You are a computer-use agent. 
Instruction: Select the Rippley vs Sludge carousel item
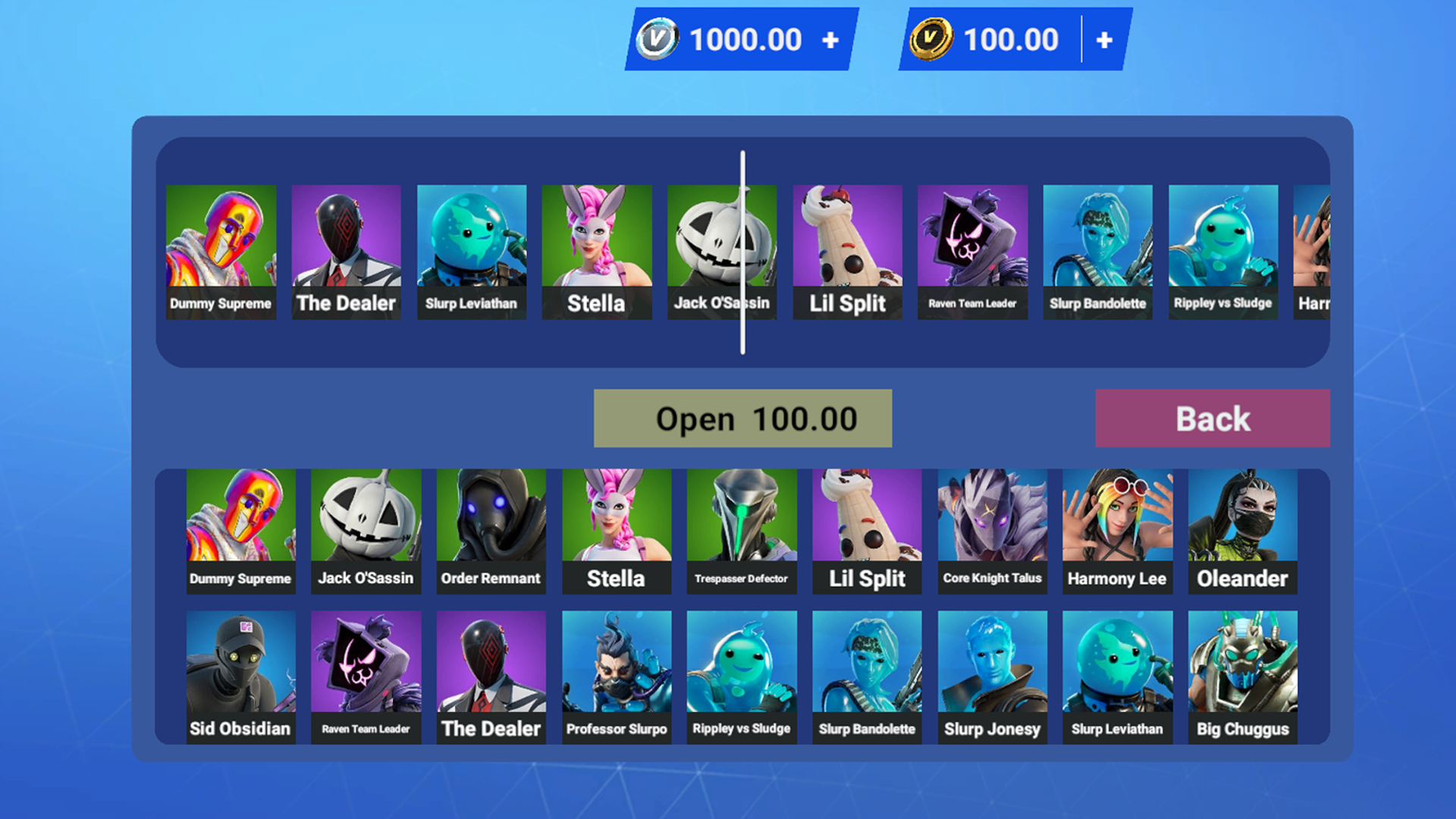point(1222,250)
